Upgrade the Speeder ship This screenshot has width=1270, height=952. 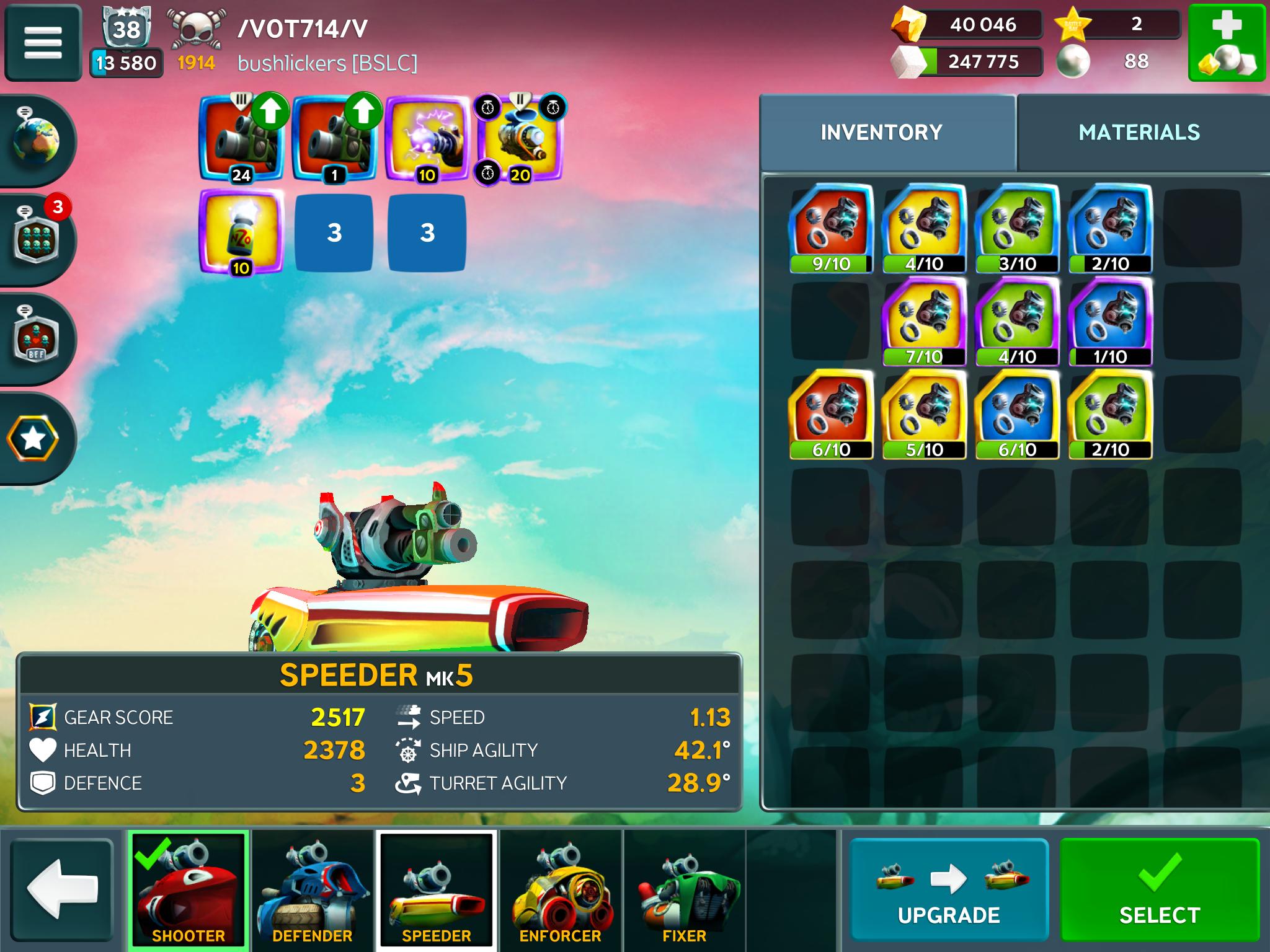(948, 889)
